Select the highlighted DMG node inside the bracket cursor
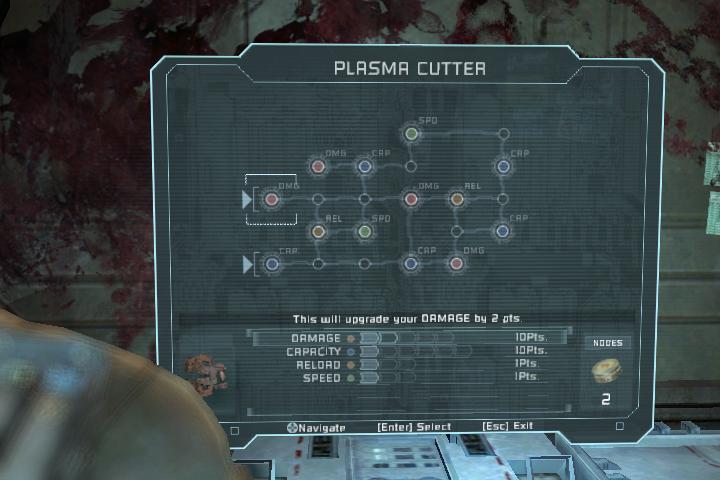 pyautogui.click(x=271, y=199)
